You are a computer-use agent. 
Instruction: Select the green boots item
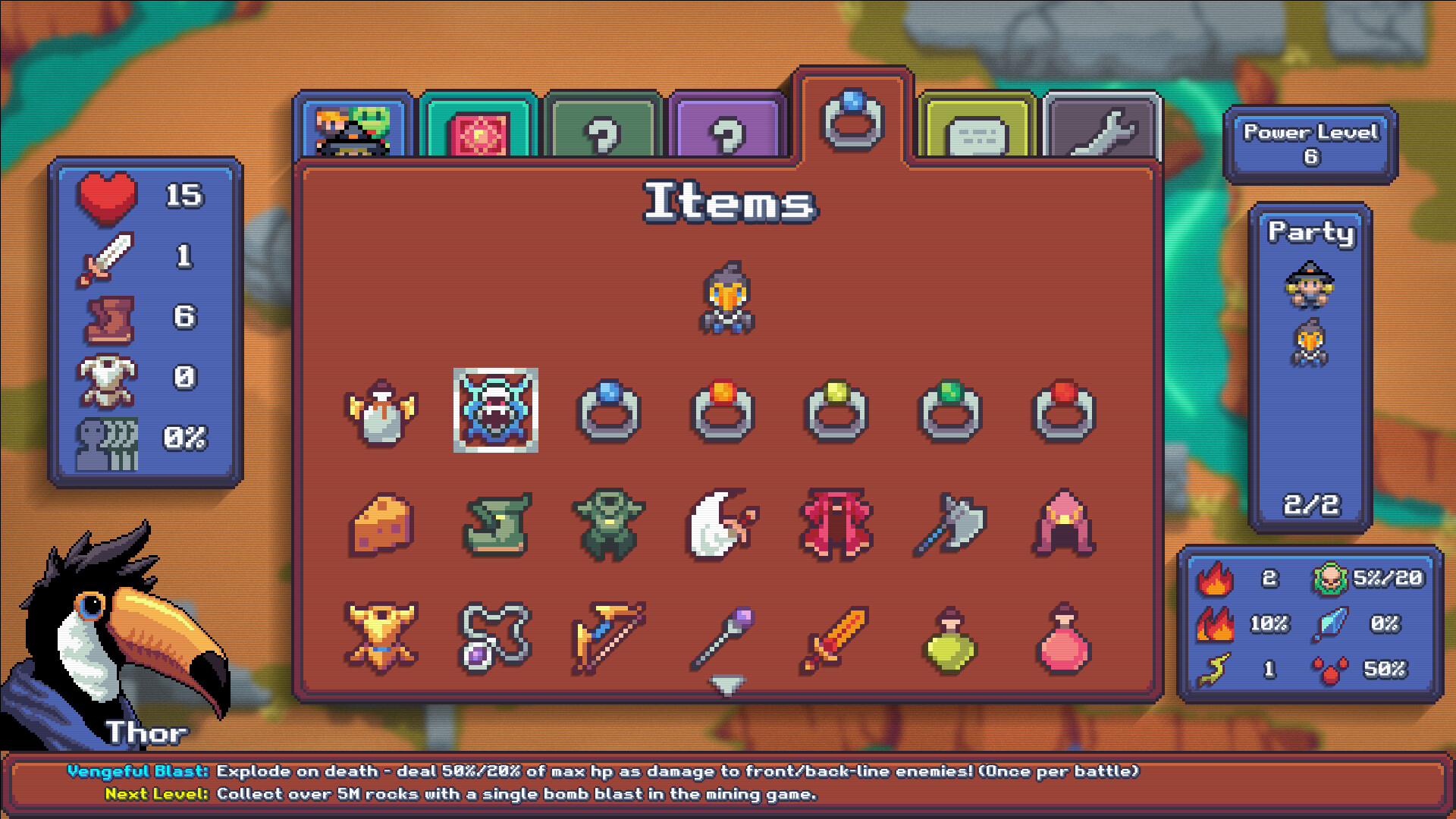[497, 523]
